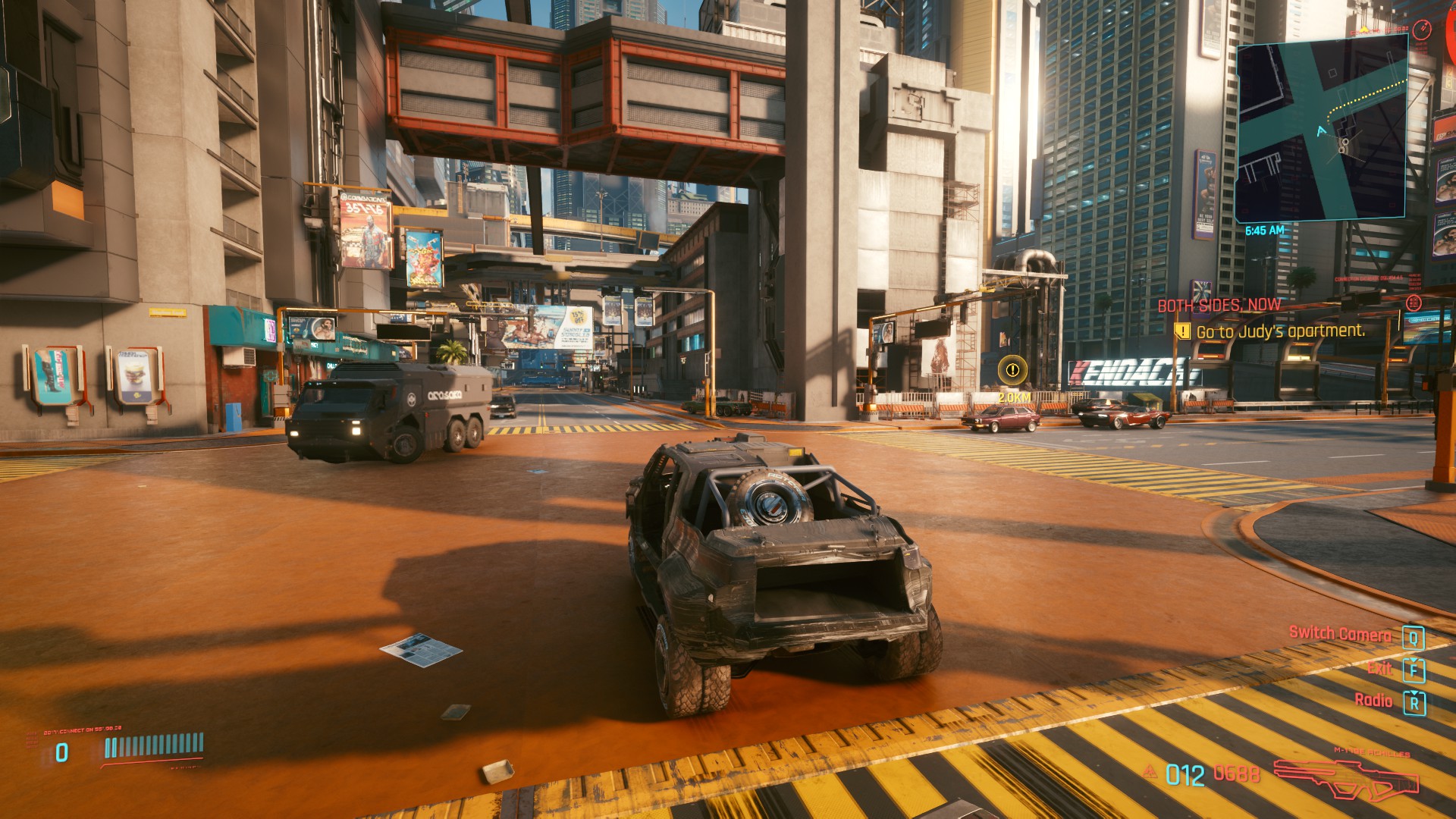Viewport: 1456px width, 819px height.
Task: Click the Go to Judy's apartment objective
Action: point(1280,331)
